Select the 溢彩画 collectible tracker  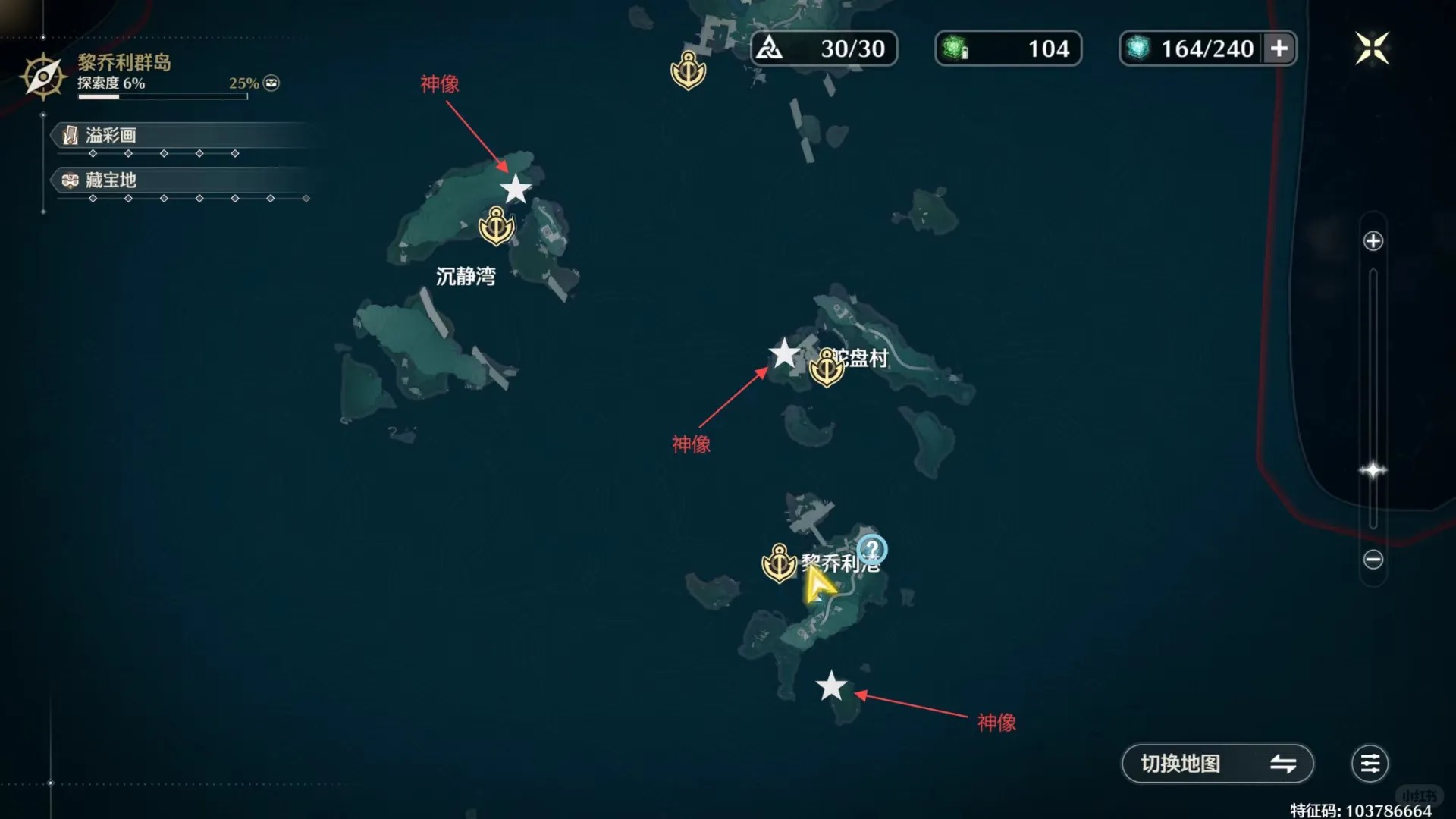111,136
